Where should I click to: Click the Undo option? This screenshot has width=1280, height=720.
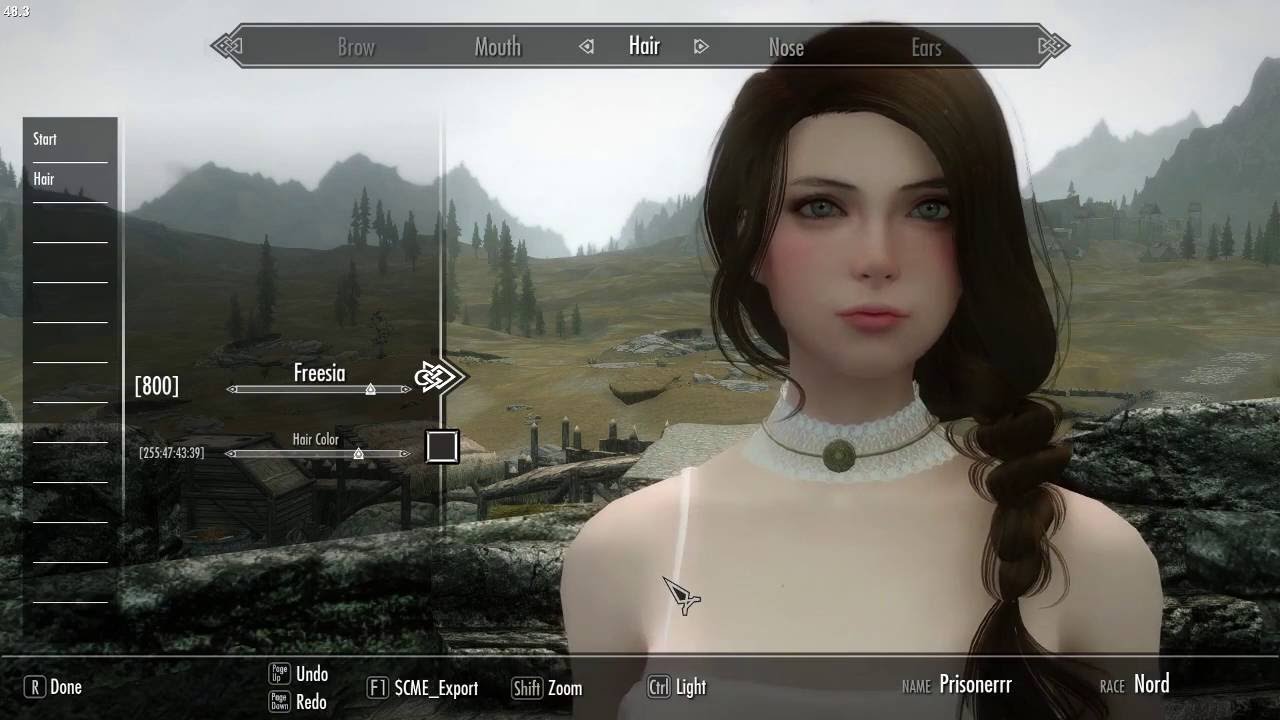tap(311, 674)
